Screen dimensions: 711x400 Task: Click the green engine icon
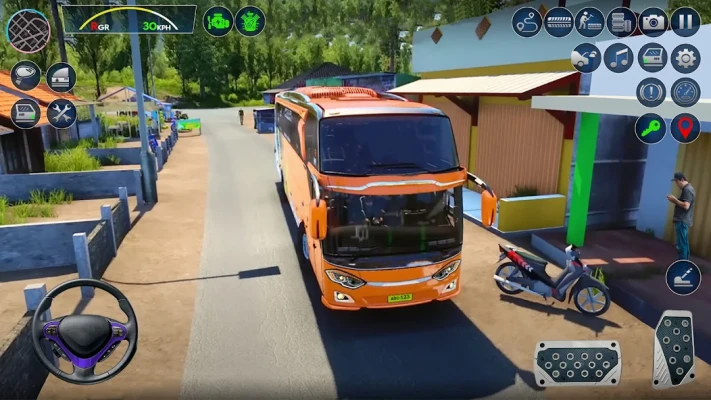pos(218,20)
